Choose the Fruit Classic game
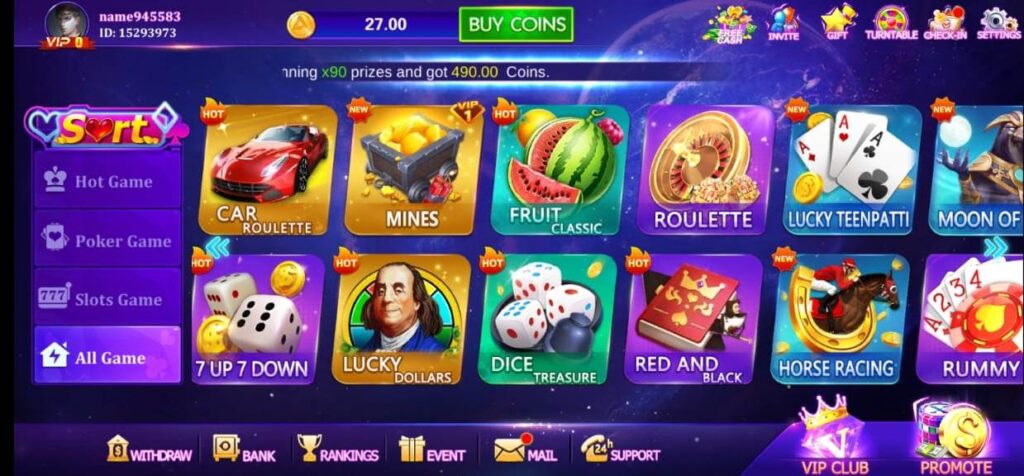Screen dimensions: 1024x476 pyautogui.click(x=558, y=172)
